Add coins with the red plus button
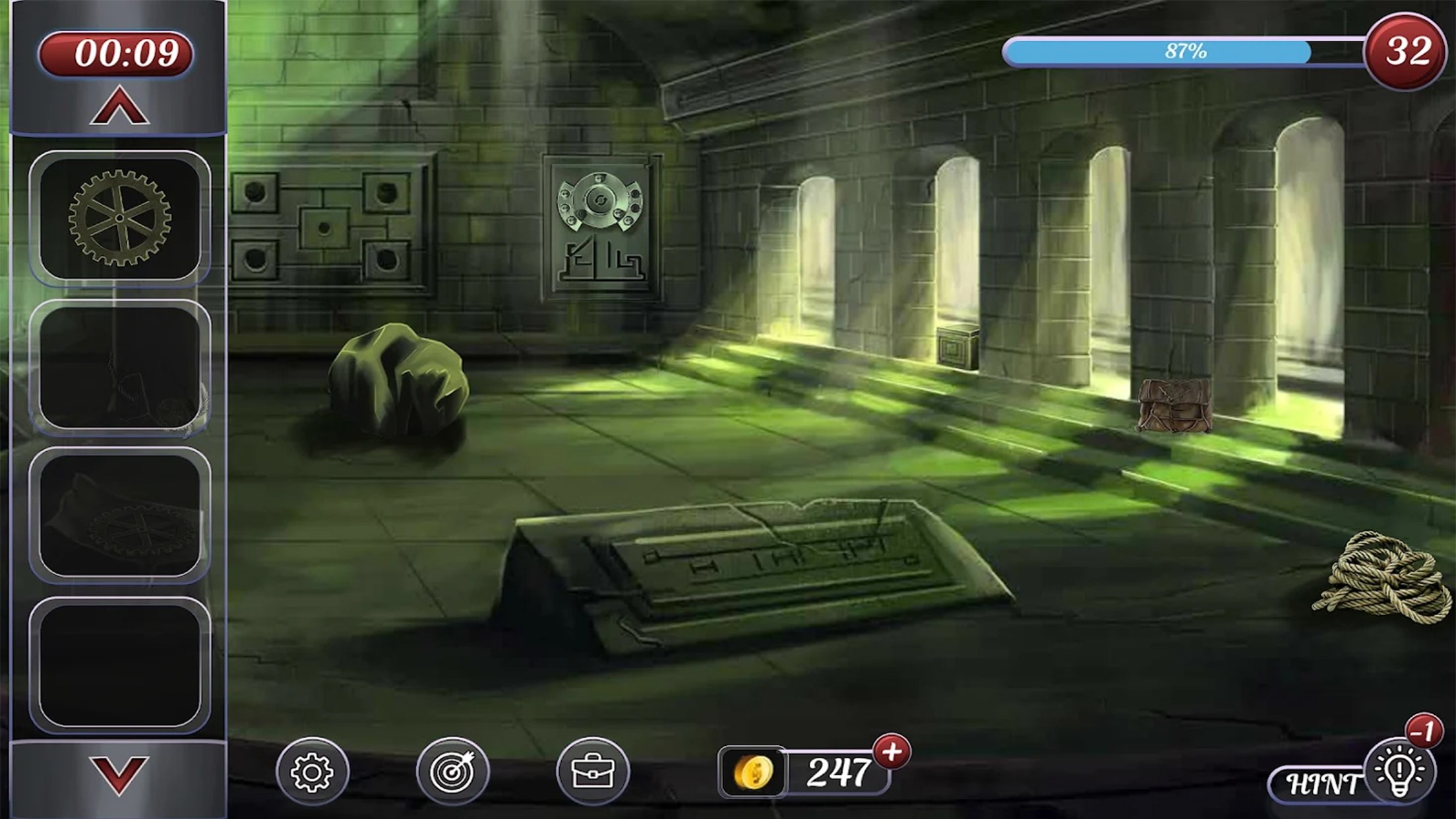 click(892, 752)
